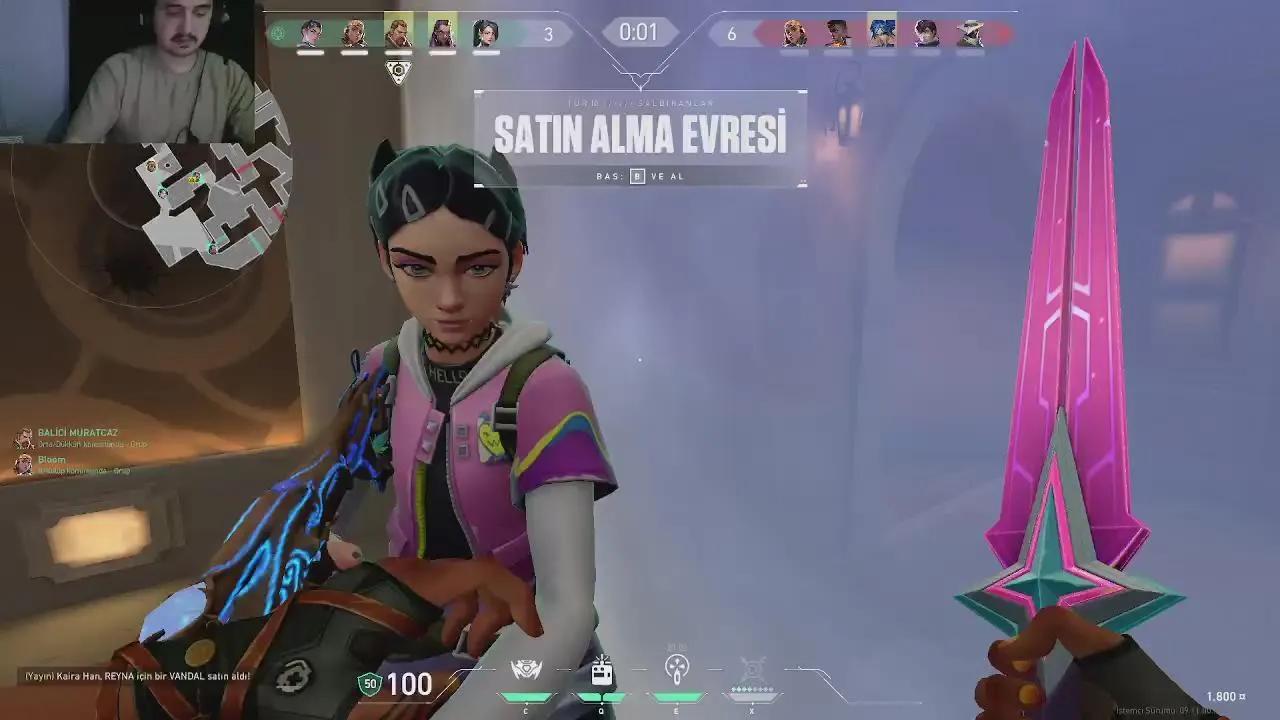This screenshot has height=720, width=1280.
Task: Click the last enemy agent portrait on red team
Action: [x=968, y=31]
